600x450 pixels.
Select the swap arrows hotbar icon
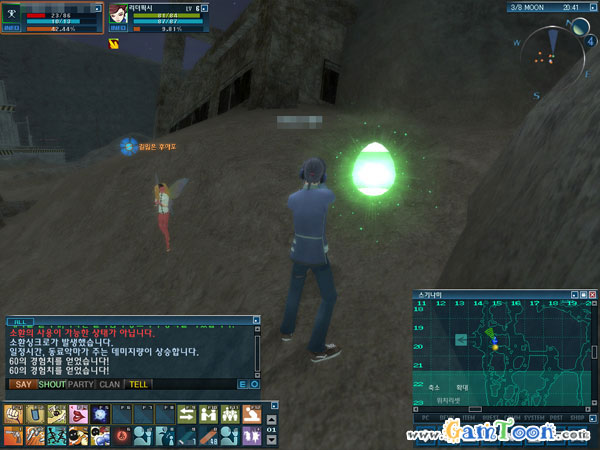pos(187,413)
